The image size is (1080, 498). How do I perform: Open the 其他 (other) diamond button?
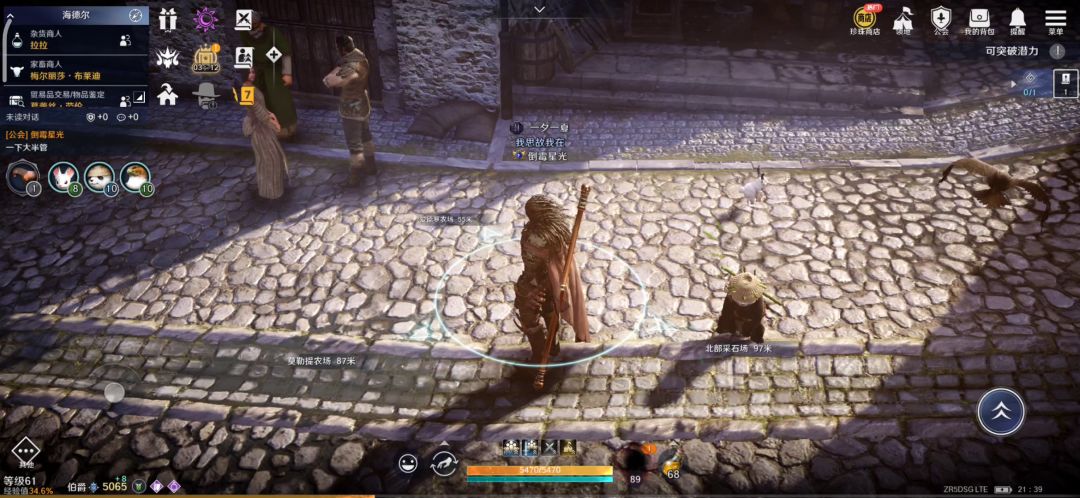pos(25,451)
